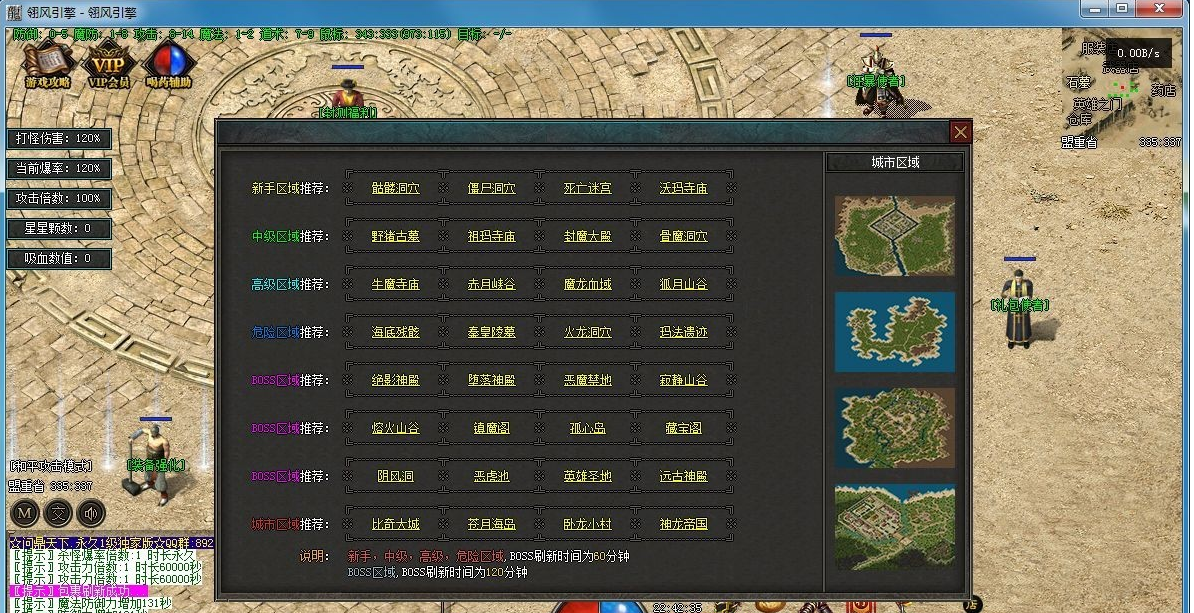
Task: Open the VIP会员 menu
Action: click(x=109, y=64)
